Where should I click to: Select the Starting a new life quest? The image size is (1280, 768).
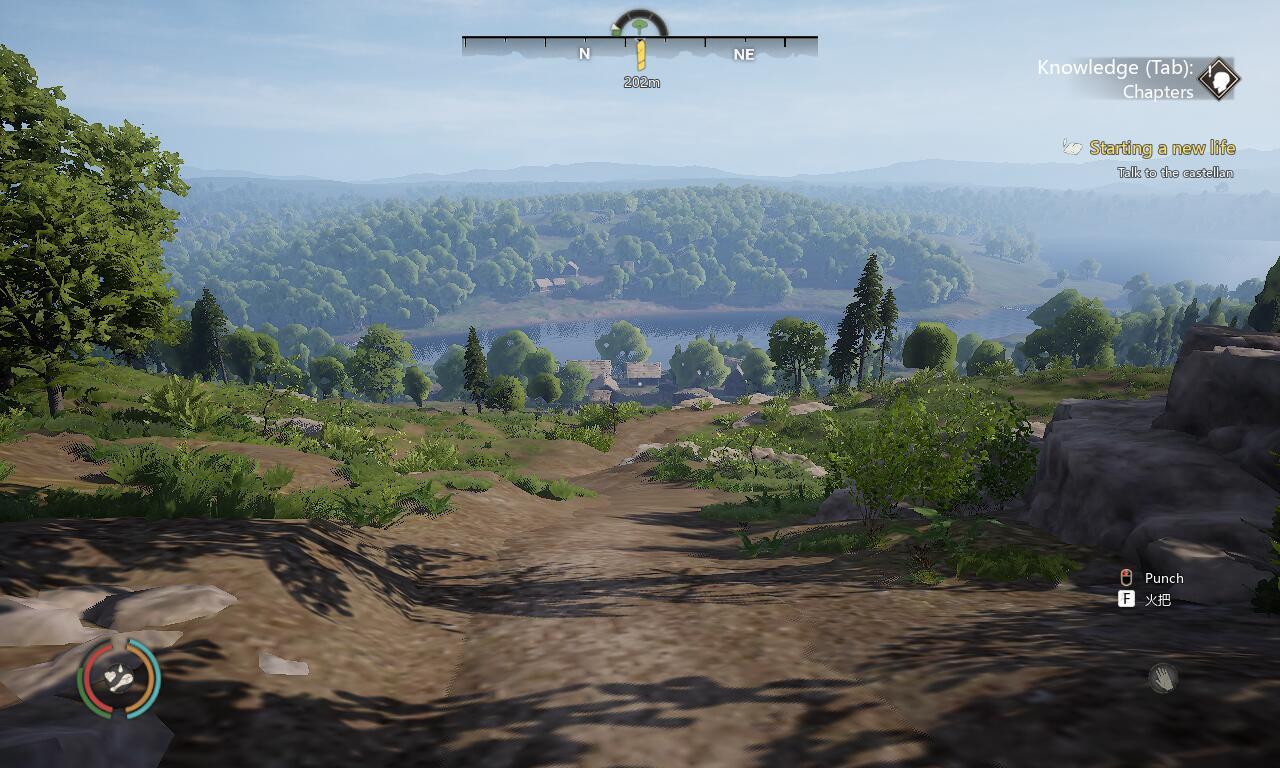point(1162,148)
